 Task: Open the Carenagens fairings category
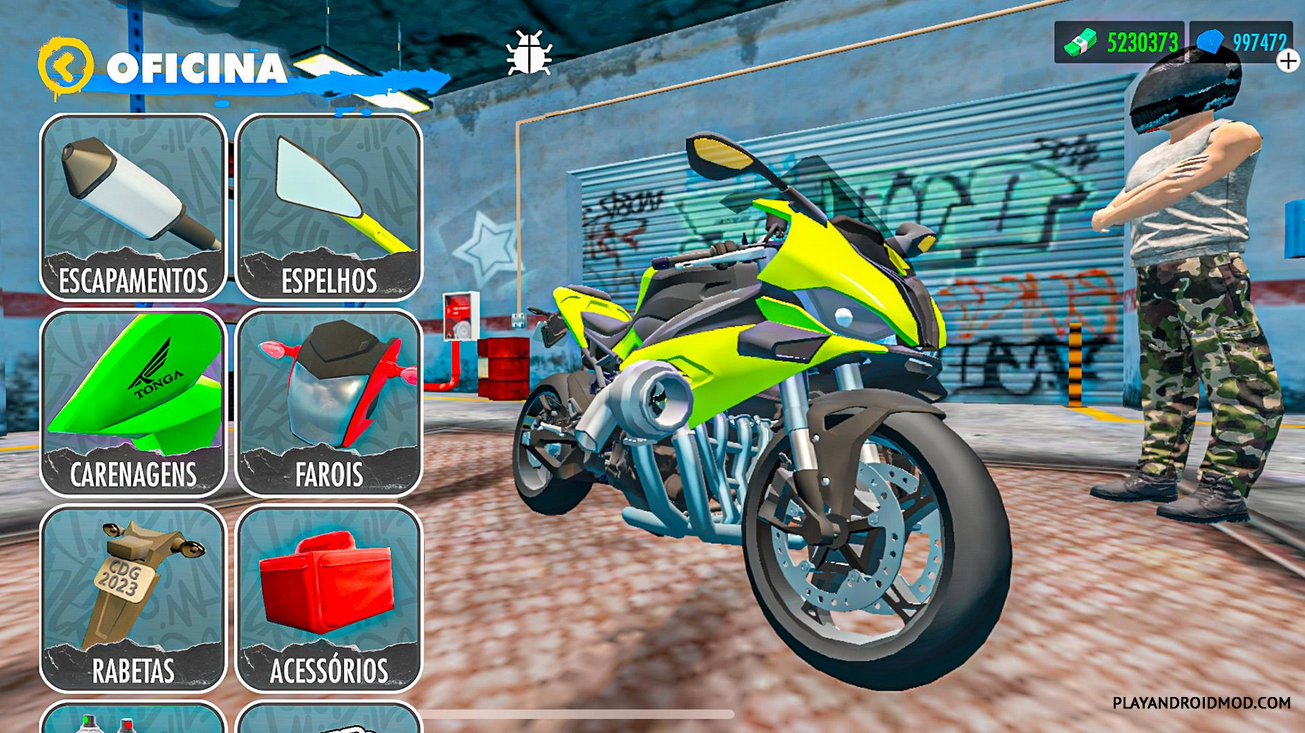point(133,402)
